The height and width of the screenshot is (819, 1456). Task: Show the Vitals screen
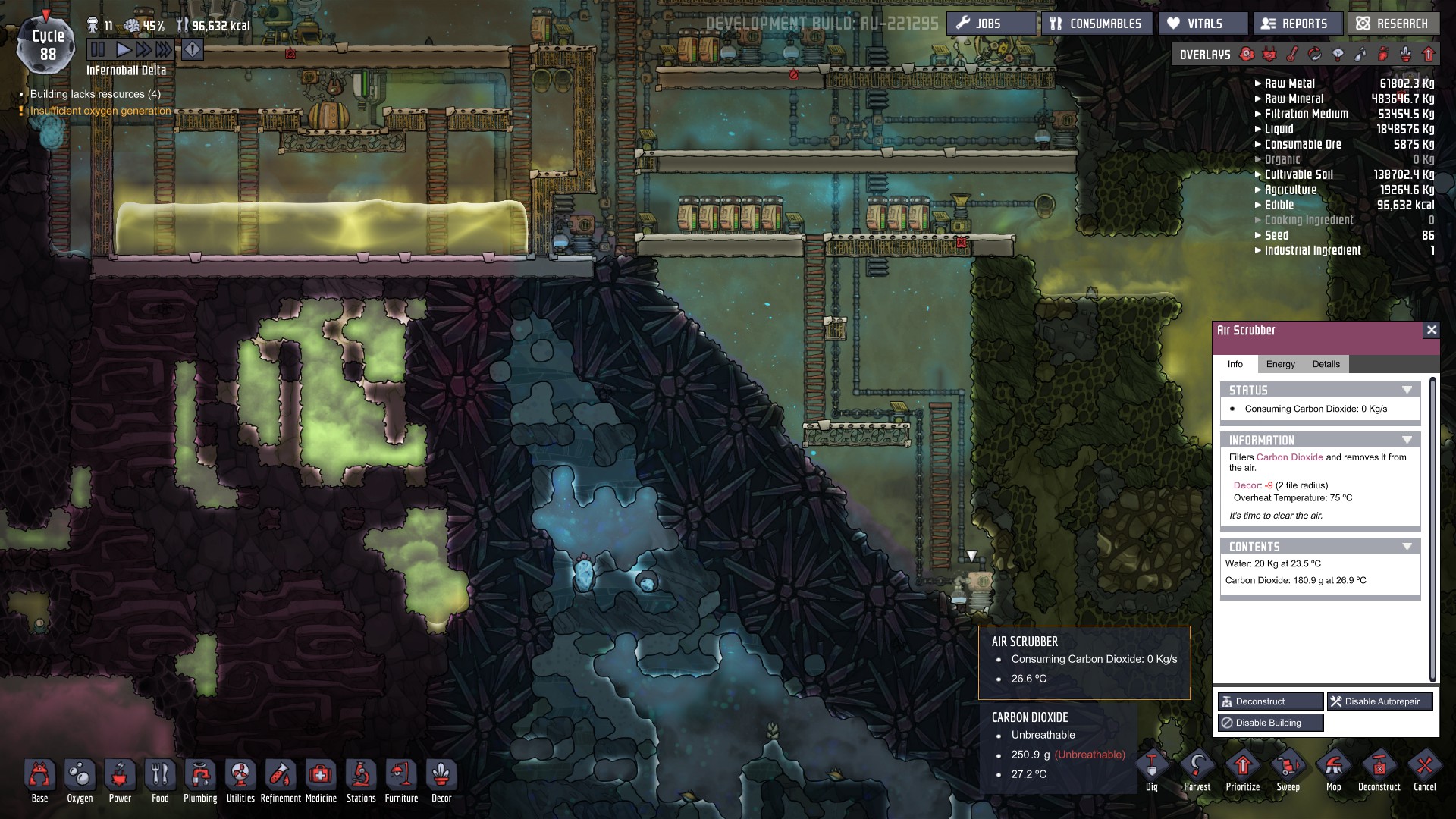click(1202, 24)
